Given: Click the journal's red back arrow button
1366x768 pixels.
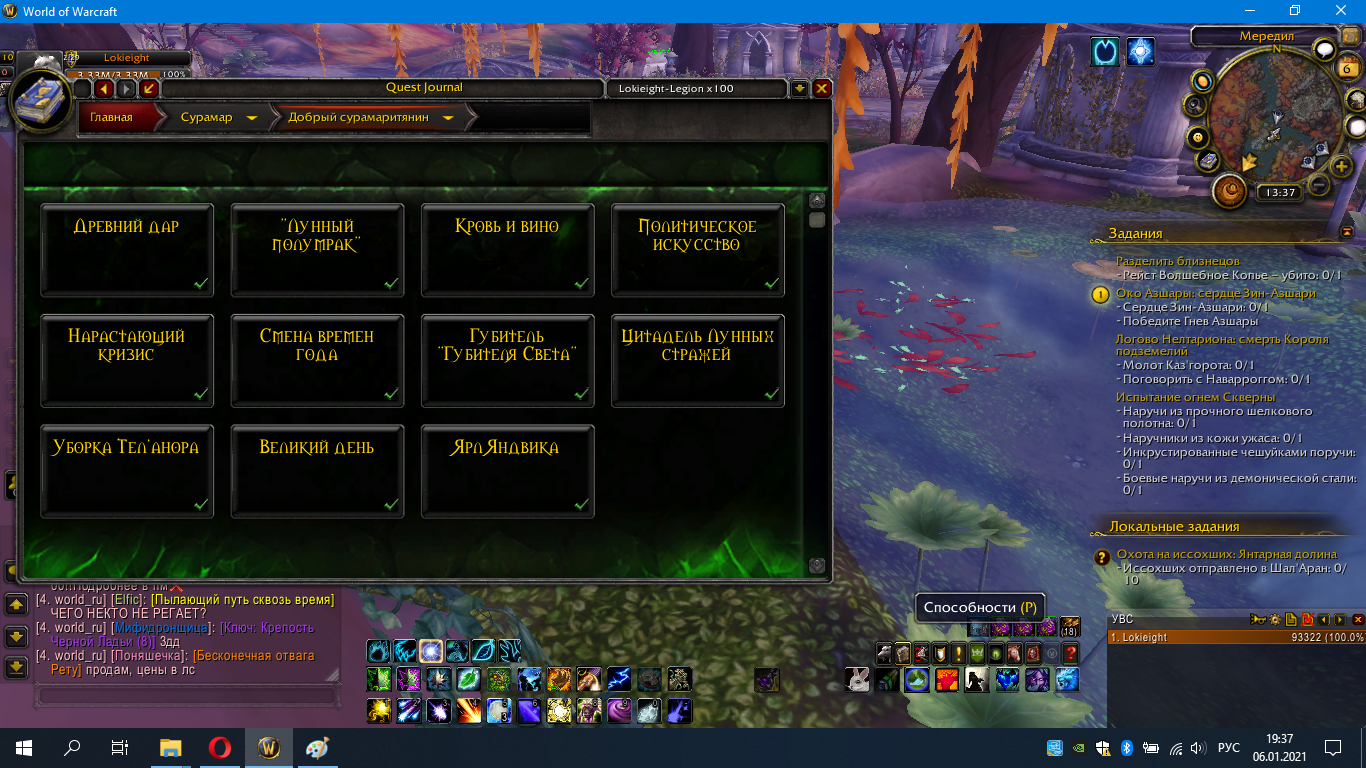Looking at the screenshot, I should pyautogui.click(x=104, y=89).
